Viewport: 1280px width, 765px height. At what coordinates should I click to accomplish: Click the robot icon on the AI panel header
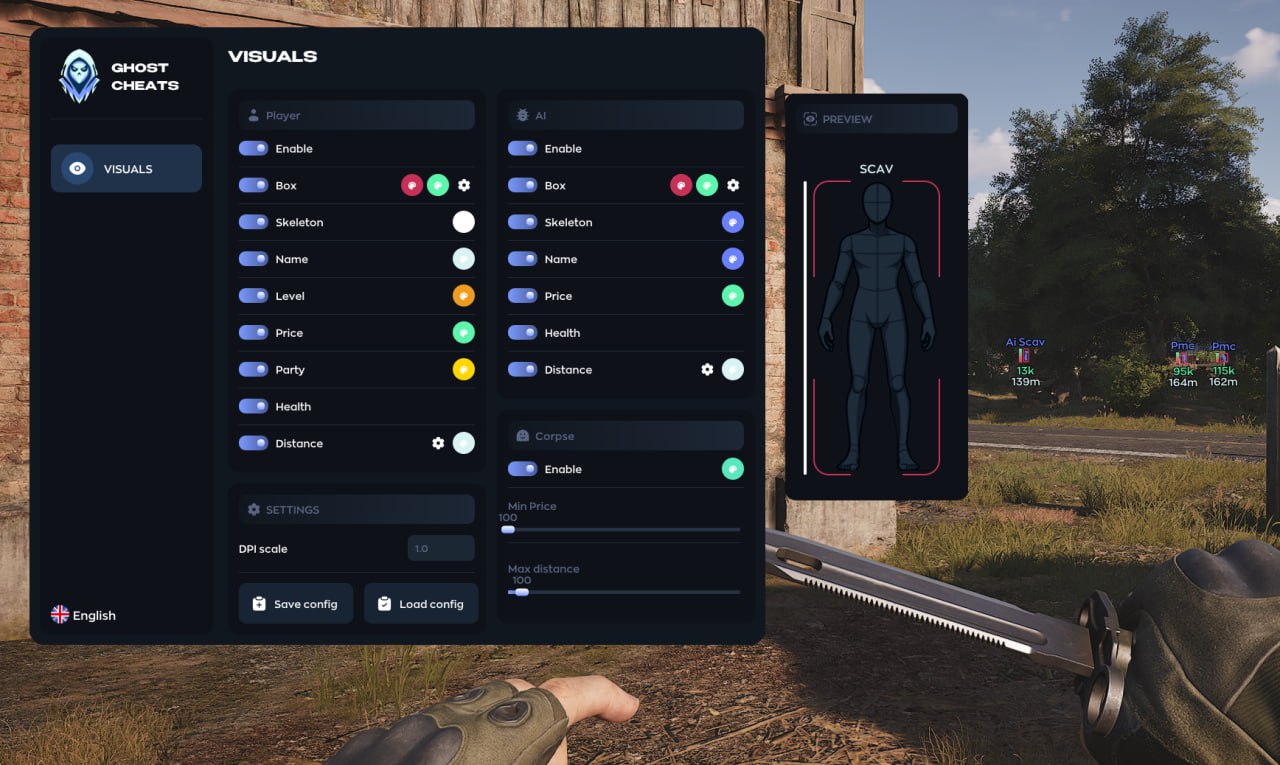521,114
